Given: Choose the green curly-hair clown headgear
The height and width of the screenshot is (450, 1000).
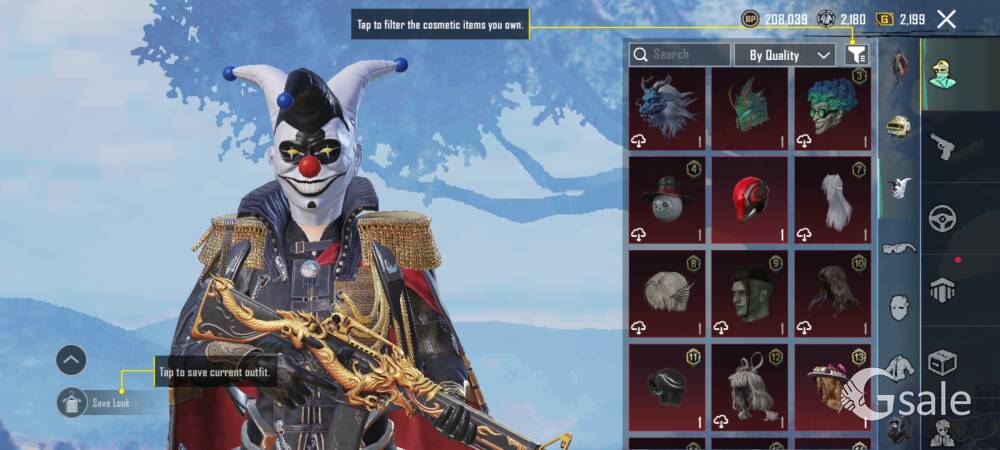Looking at the screenshot, I should click(832, 108).
